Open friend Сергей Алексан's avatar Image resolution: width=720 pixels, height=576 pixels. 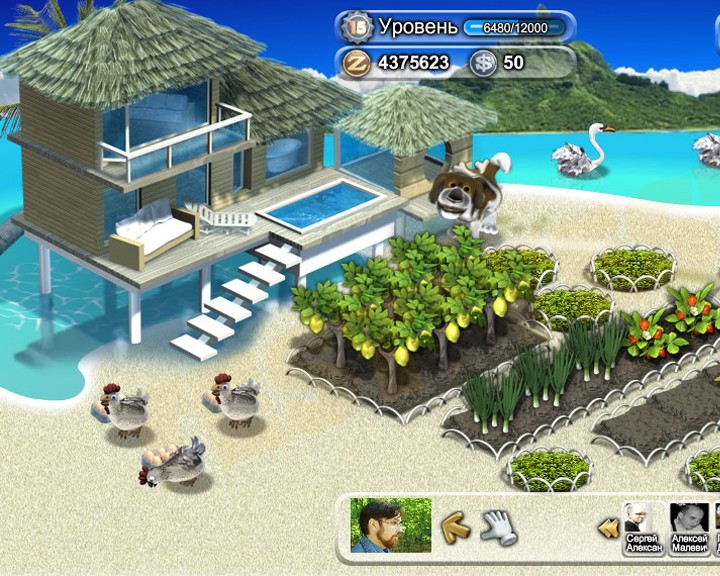tap(640, 518)
